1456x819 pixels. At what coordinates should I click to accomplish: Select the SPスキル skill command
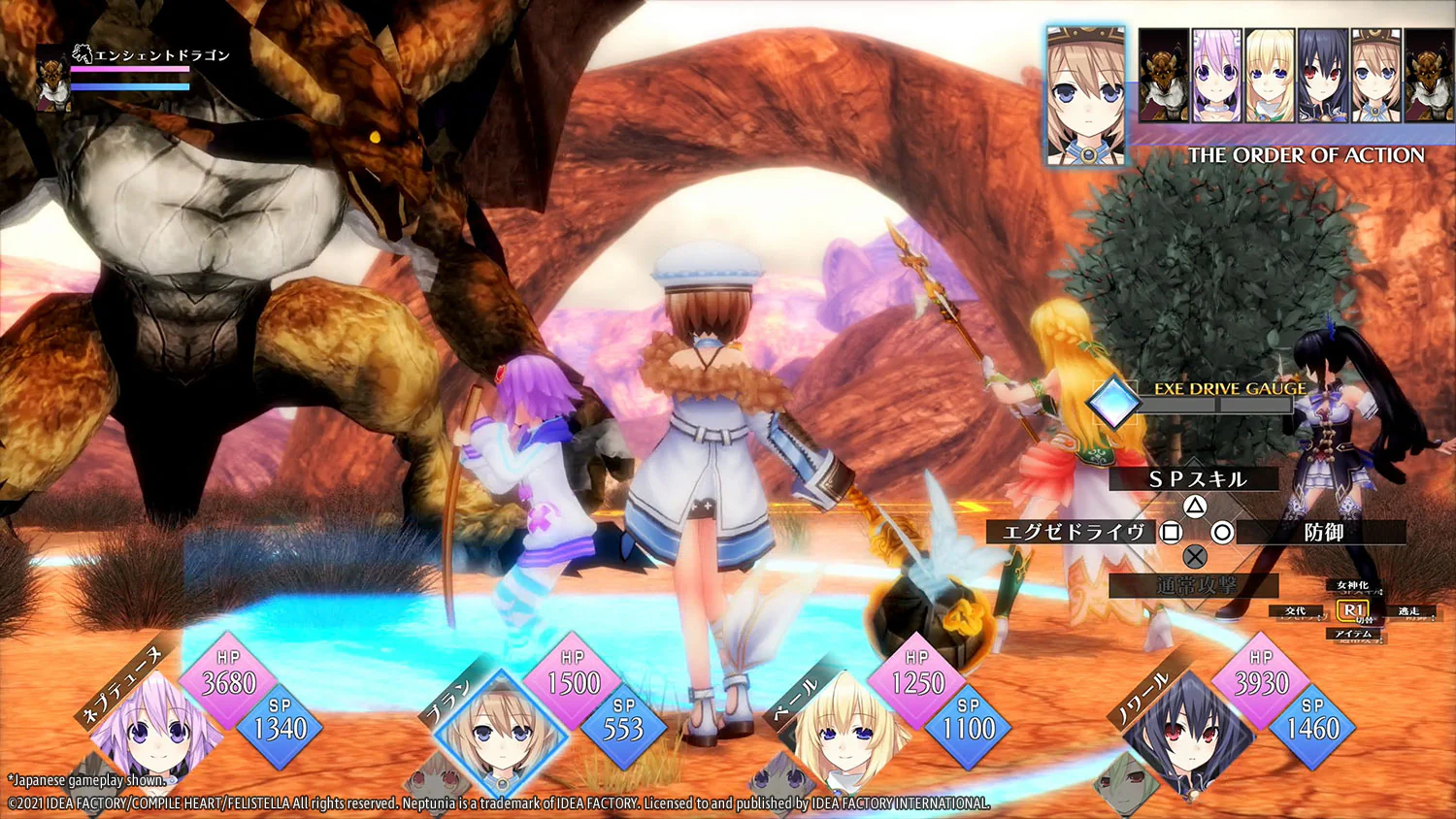(1196, 478)
